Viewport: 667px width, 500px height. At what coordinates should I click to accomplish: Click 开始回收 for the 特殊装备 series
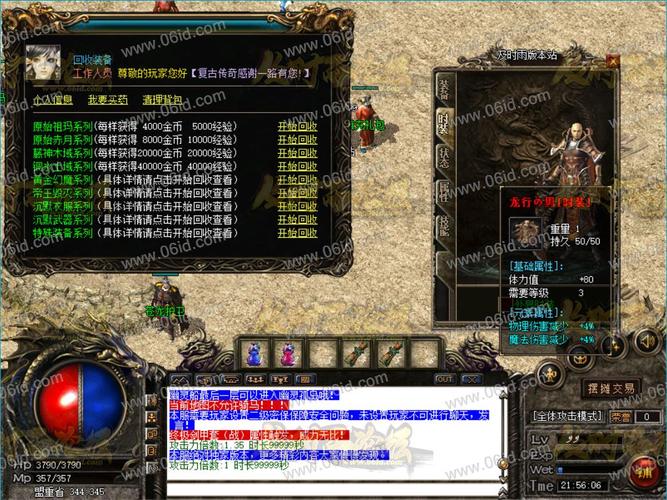pyautogui.click(x=297, y=233)
